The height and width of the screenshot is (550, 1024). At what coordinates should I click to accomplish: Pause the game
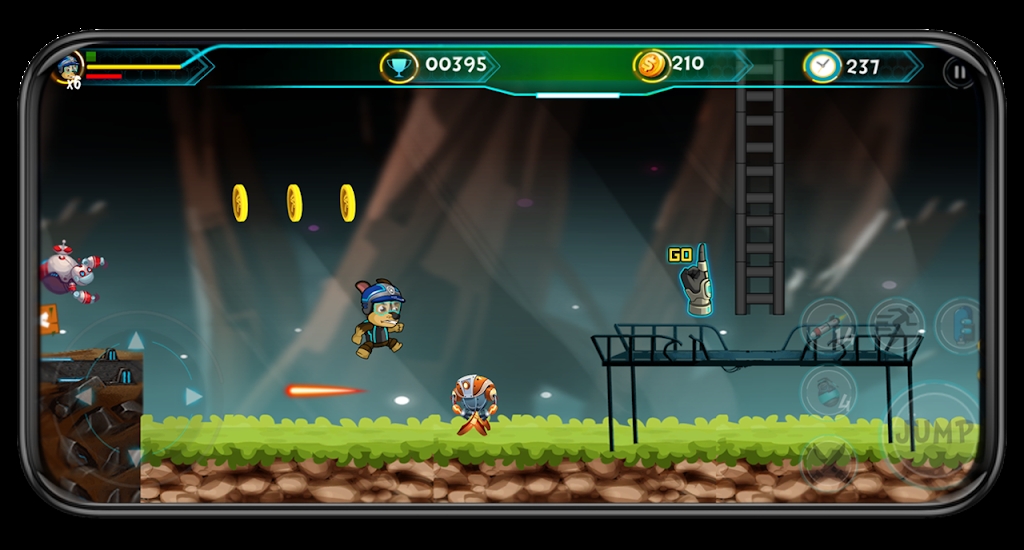(x=958, y=72)
